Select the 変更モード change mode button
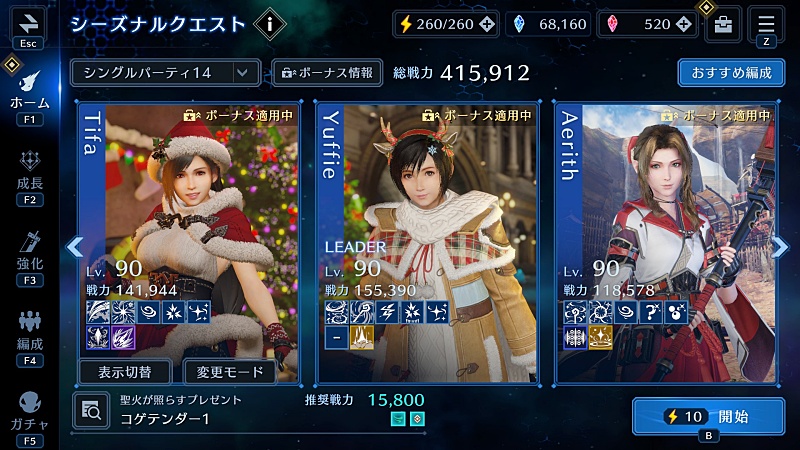Screen dimensions: 800x450 point(230,373)
